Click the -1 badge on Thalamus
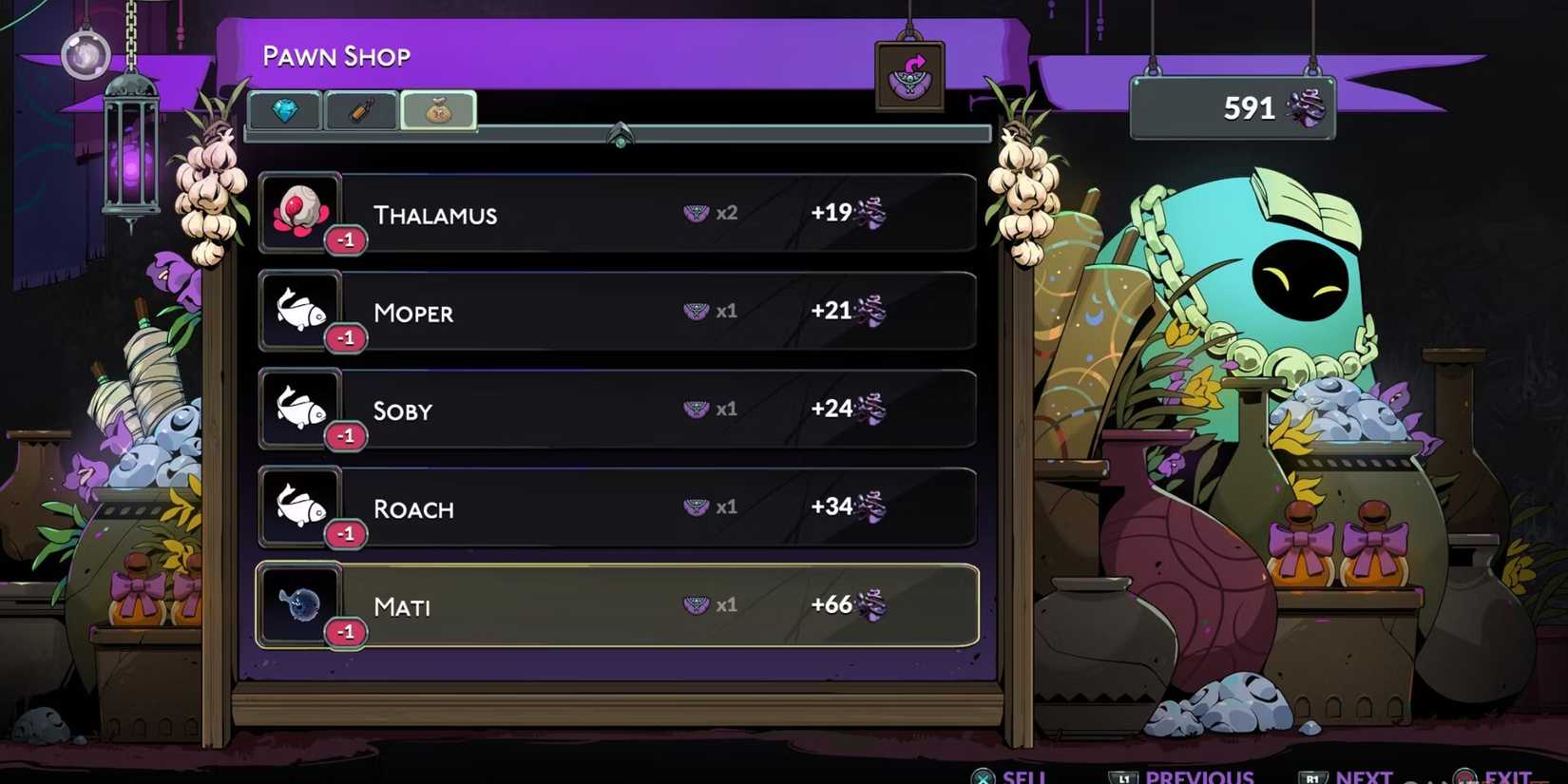 (x=346, y=239)
